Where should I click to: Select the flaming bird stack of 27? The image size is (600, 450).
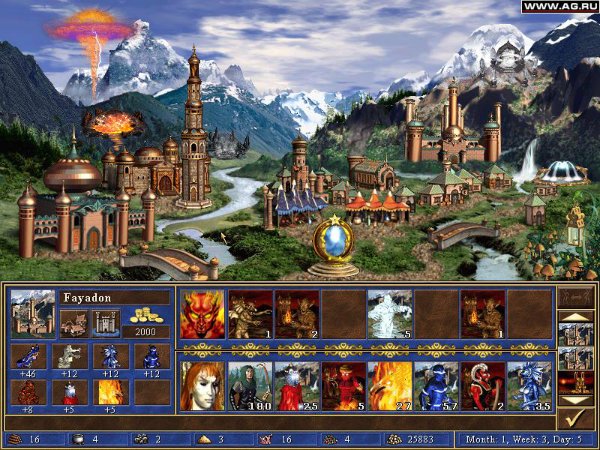coord(389,386)
